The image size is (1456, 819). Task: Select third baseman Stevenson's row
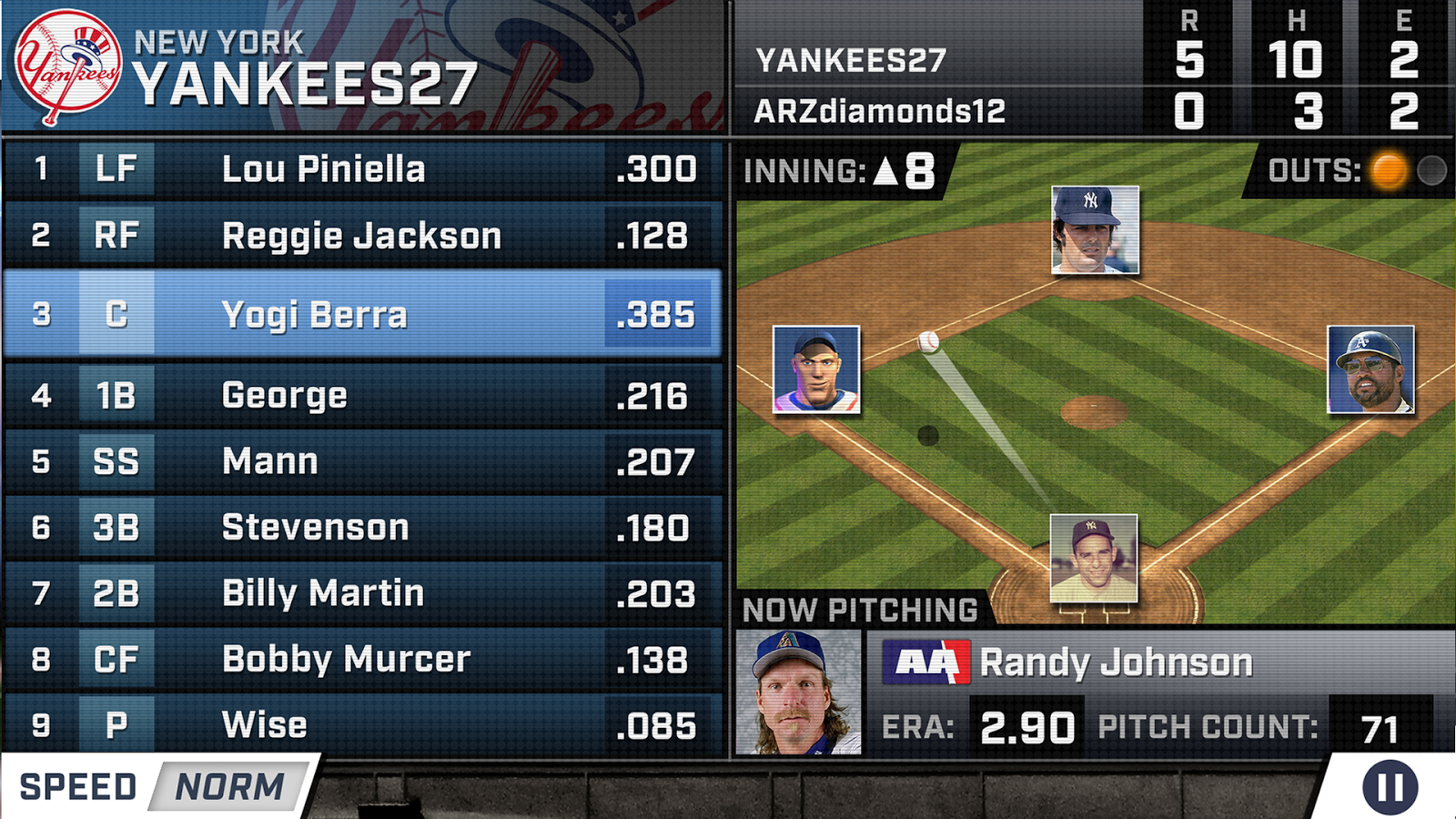[x=362, y=528]
